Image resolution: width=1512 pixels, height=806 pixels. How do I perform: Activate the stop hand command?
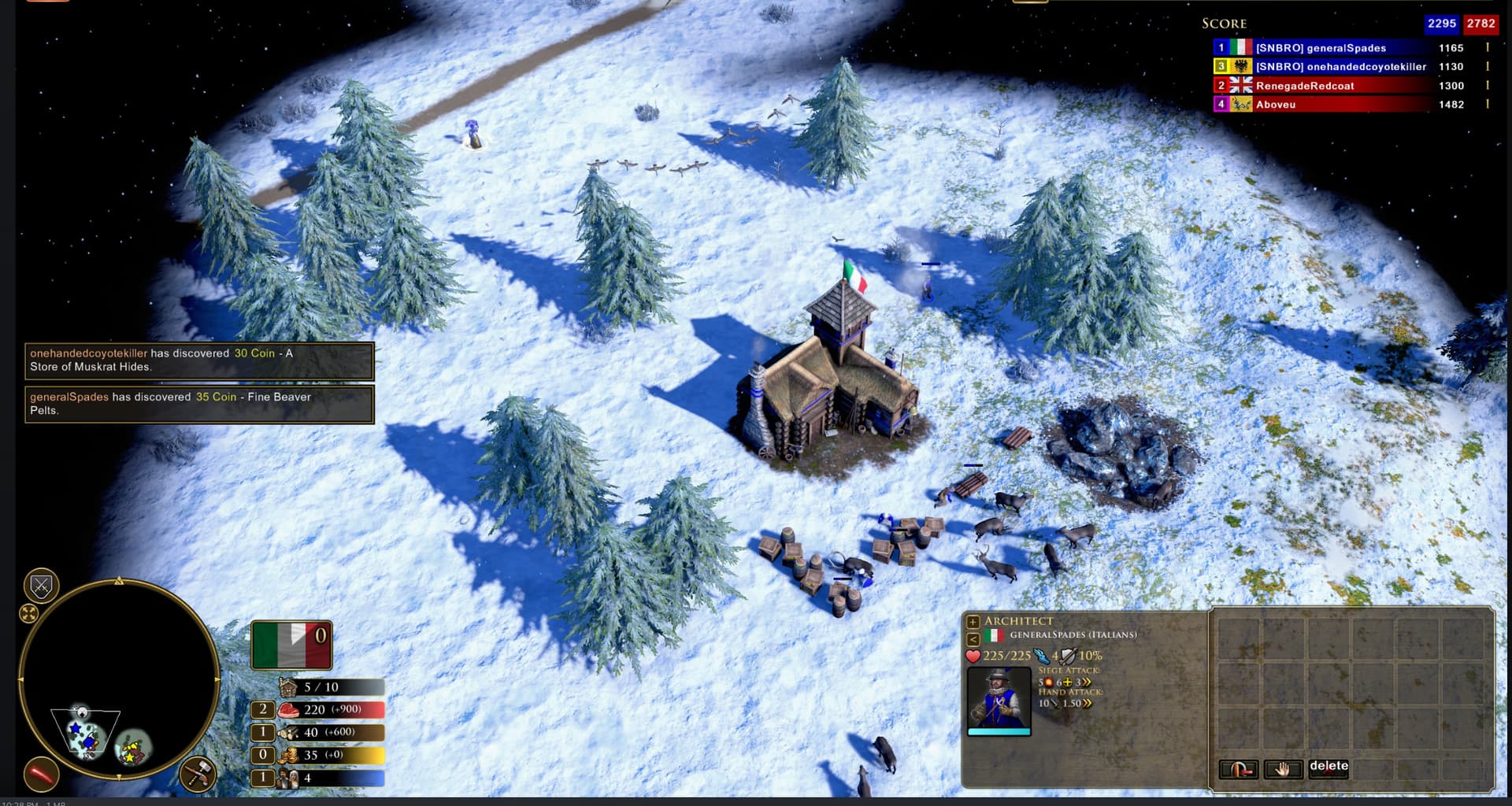coord(1283,769)
